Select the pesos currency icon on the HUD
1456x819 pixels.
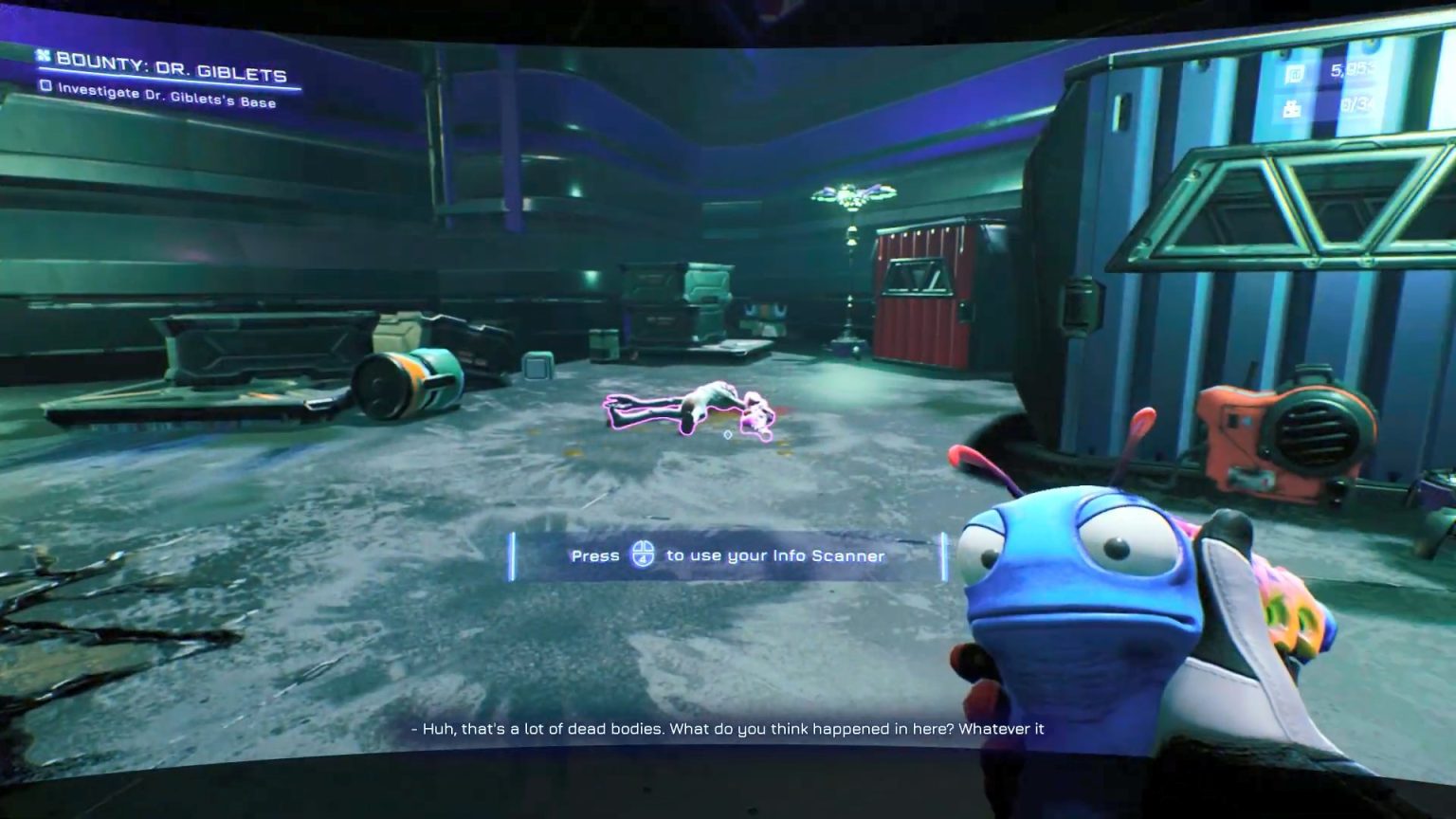pos(1297,72)
